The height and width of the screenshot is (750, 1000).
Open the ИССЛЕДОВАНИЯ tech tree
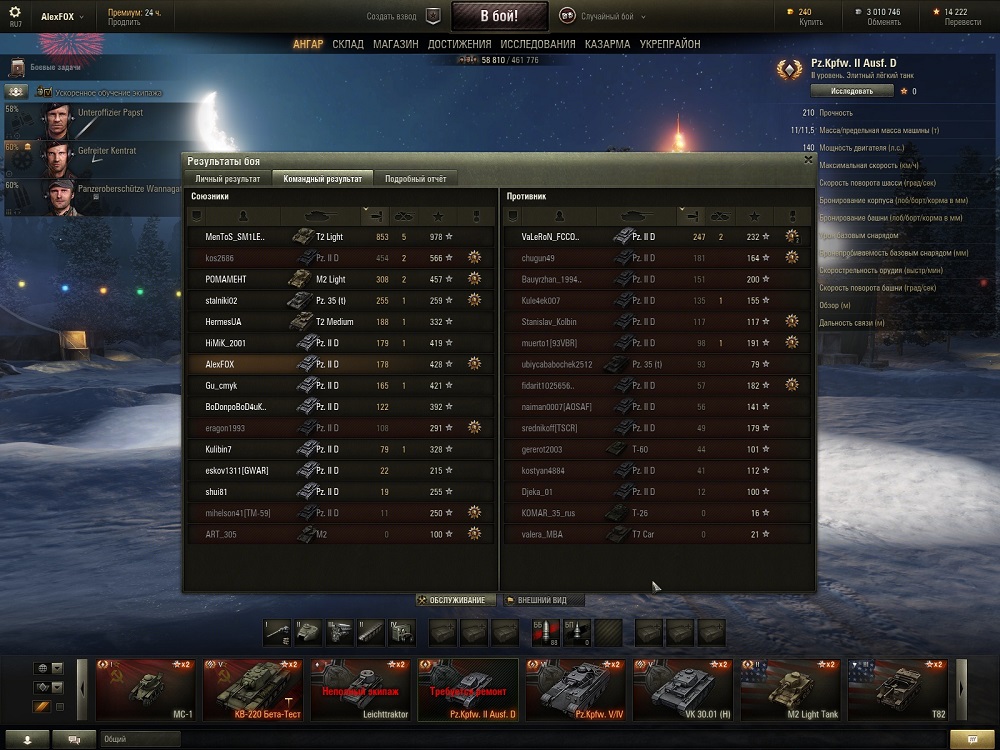click(537, 44)
